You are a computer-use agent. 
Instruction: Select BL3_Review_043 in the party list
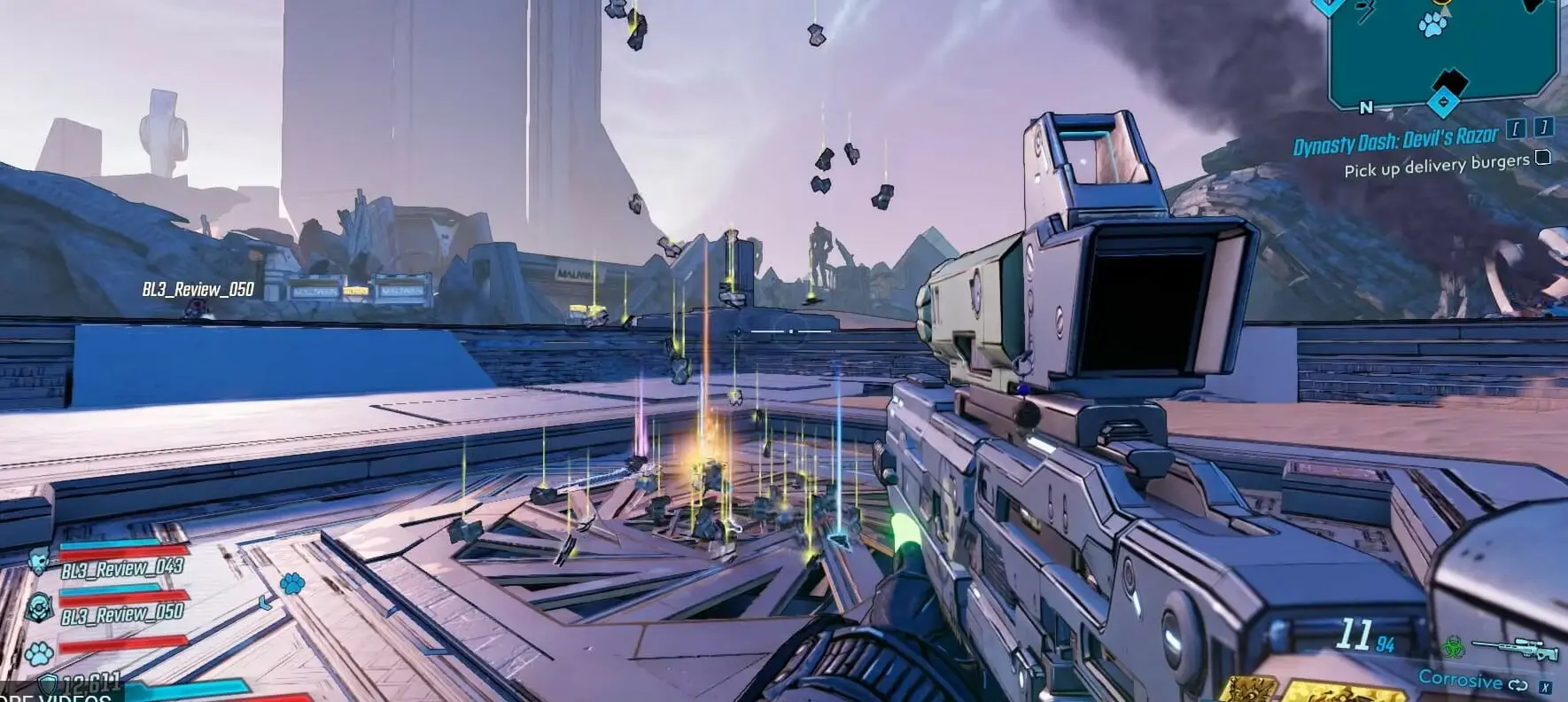click(122, 567)
